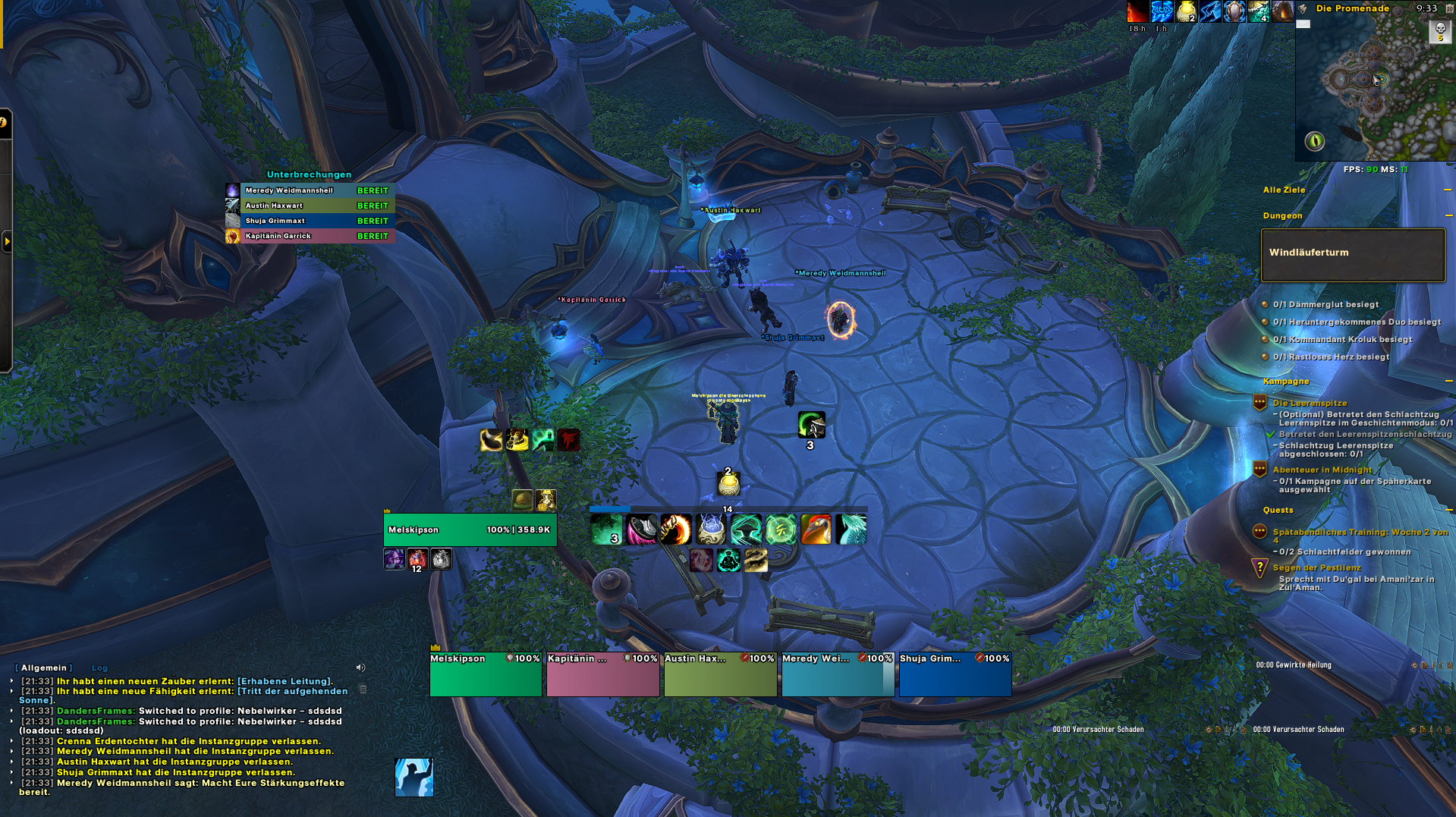Open the mail envelope notification

1303,24
